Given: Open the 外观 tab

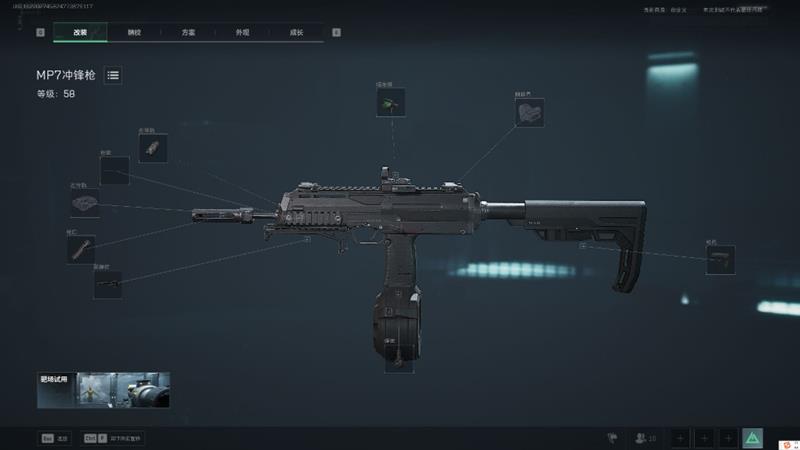Looking at the screenshot, I should (x=242, y=32).
